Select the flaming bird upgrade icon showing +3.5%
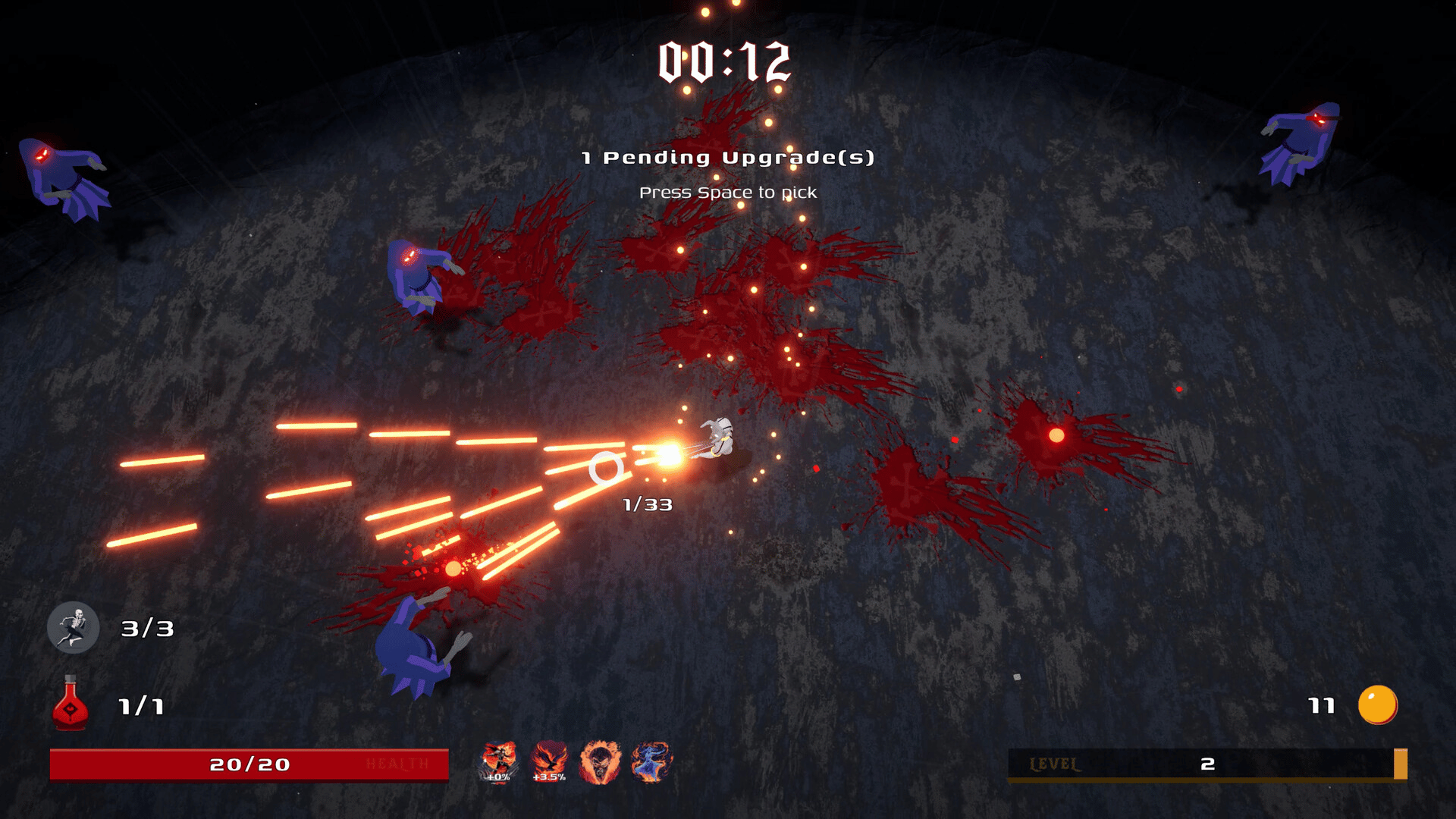 (549, 761)
